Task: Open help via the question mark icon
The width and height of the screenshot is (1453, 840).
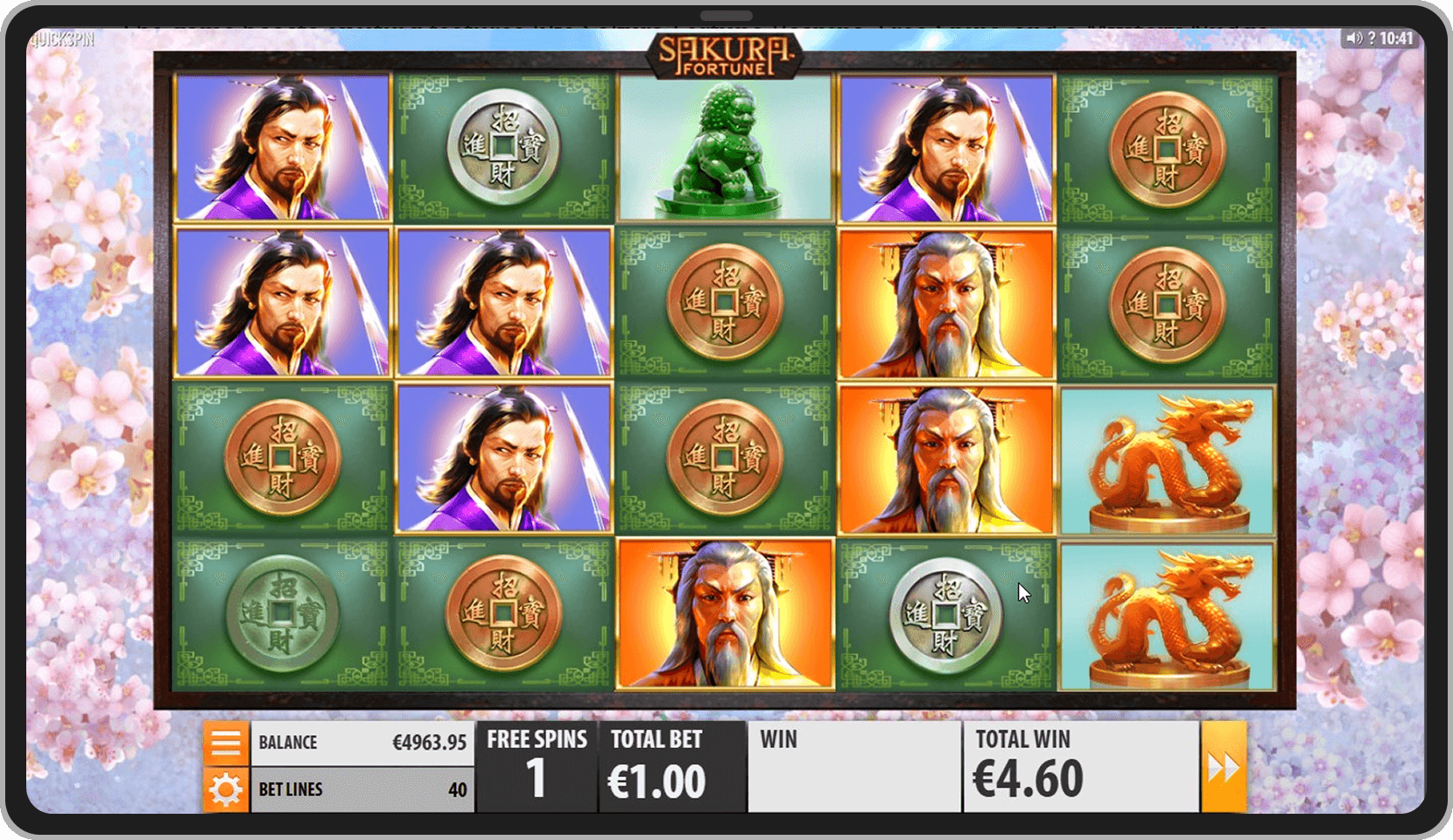Action: click(x=1372, y=38)
